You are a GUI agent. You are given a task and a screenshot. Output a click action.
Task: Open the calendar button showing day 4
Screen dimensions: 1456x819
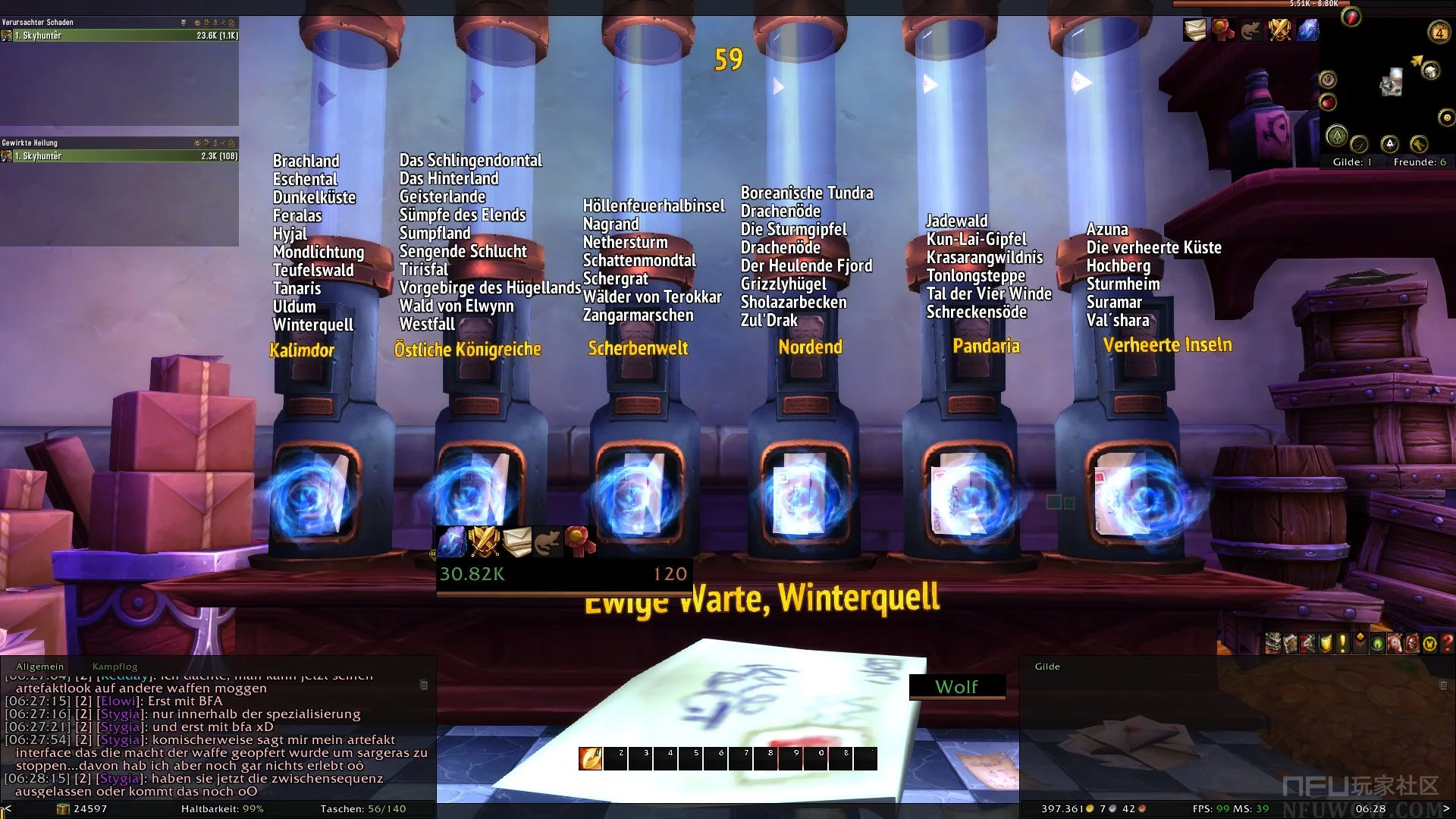pos(1439,32)
